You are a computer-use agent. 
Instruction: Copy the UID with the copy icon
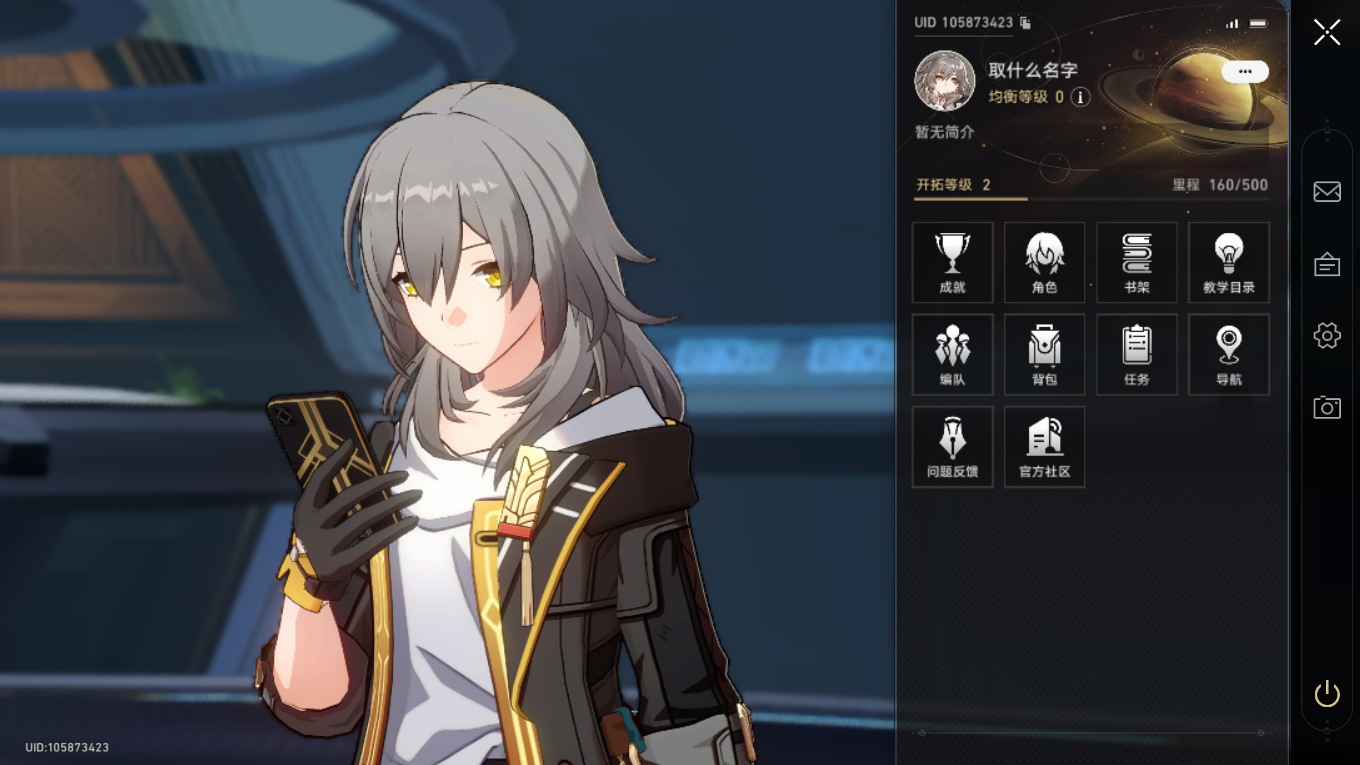[x=1025, y=23]
